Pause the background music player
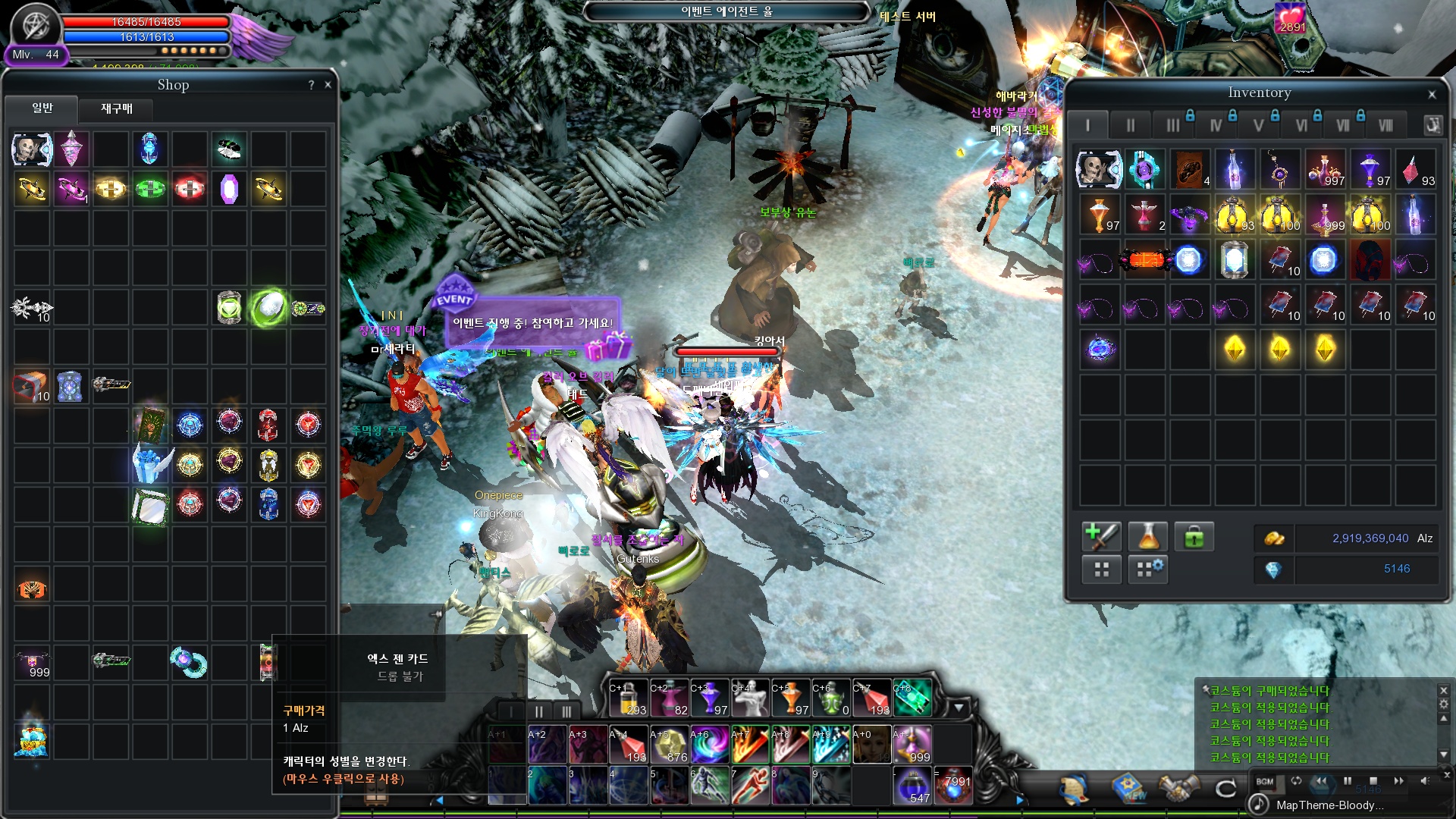The image size is (1456, 819). 1348,781
